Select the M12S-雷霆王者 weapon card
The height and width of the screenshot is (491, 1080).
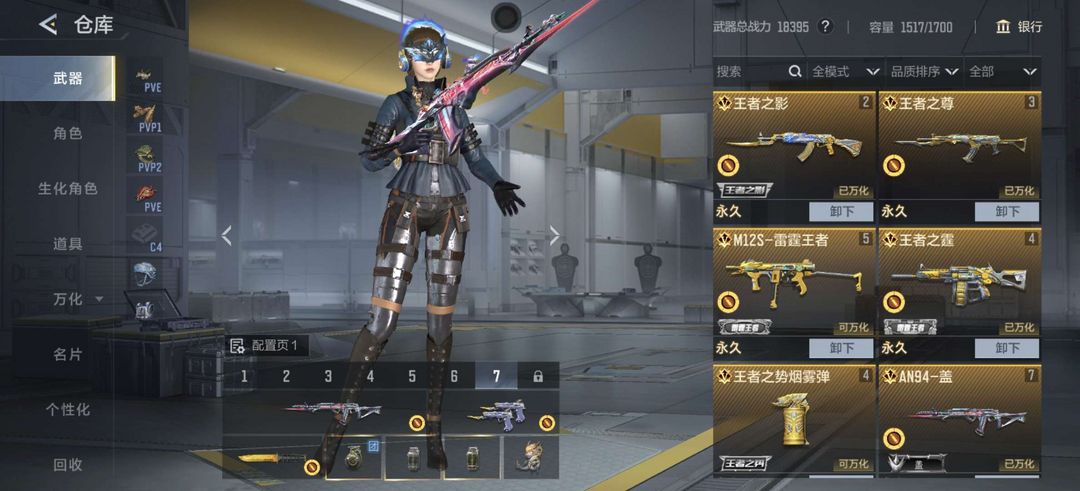click(x=793, y=284)
